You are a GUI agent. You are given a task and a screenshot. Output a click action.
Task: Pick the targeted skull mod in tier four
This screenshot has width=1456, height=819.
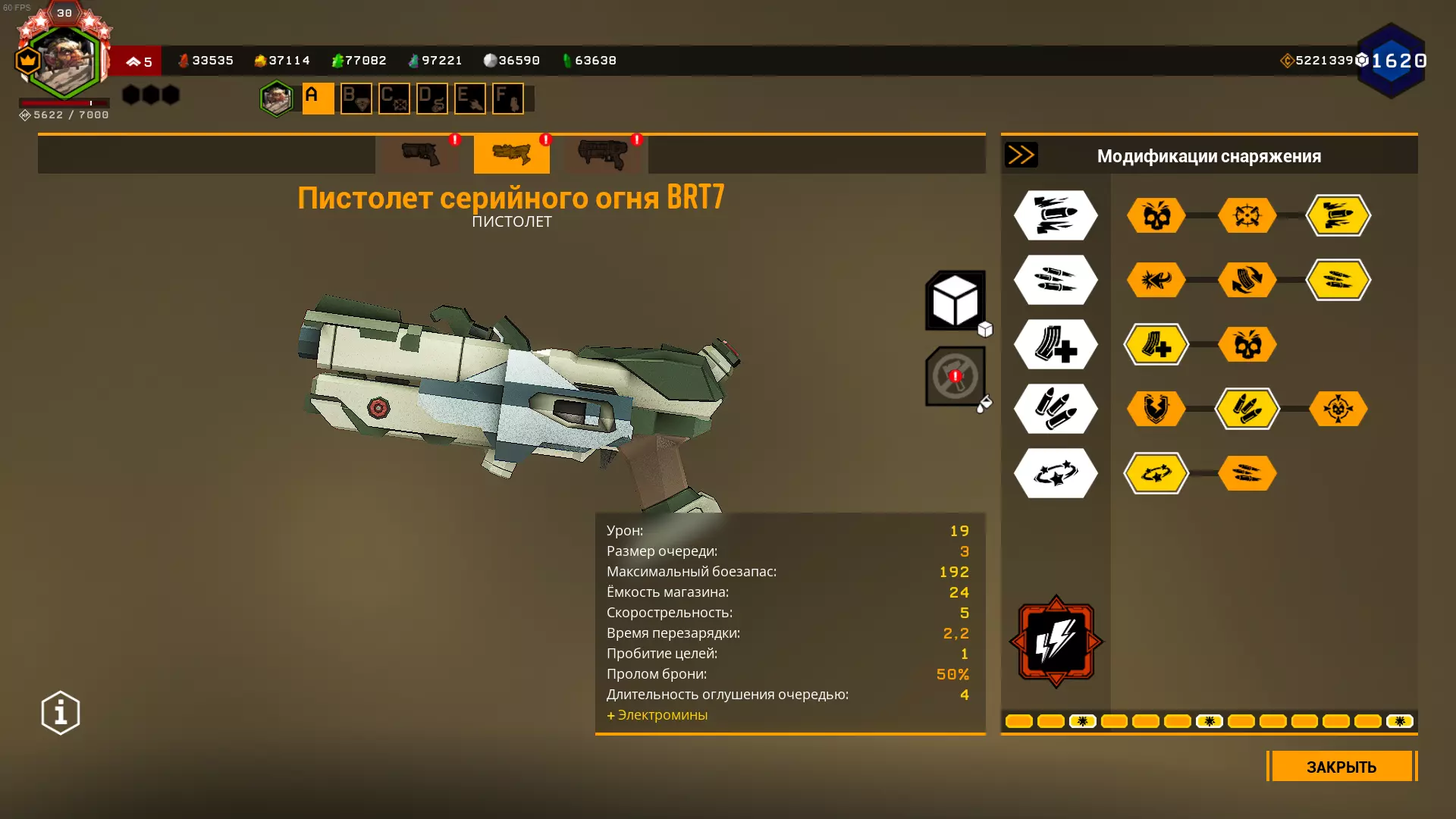point(1338,409)
